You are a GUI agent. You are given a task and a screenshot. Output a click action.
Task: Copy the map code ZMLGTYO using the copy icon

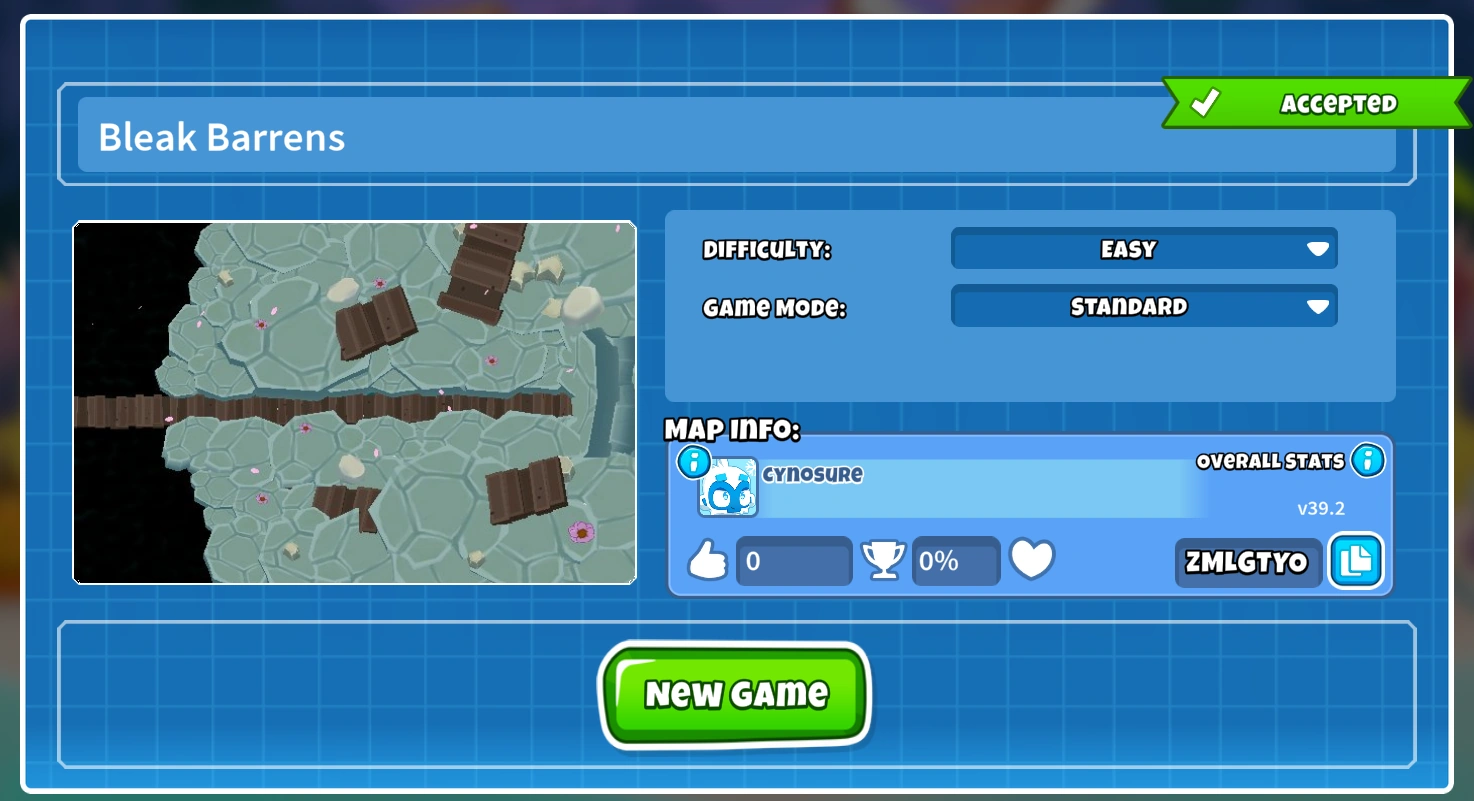click(1356, 562)
